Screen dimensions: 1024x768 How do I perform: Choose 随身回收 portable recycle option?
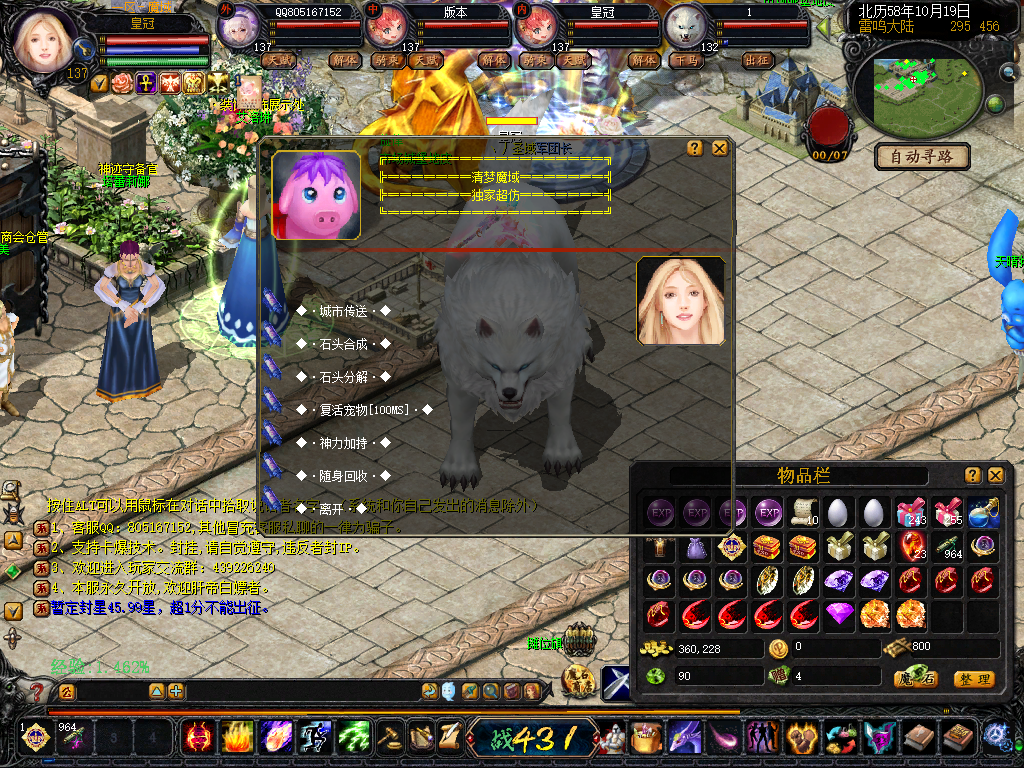[343, 475]
